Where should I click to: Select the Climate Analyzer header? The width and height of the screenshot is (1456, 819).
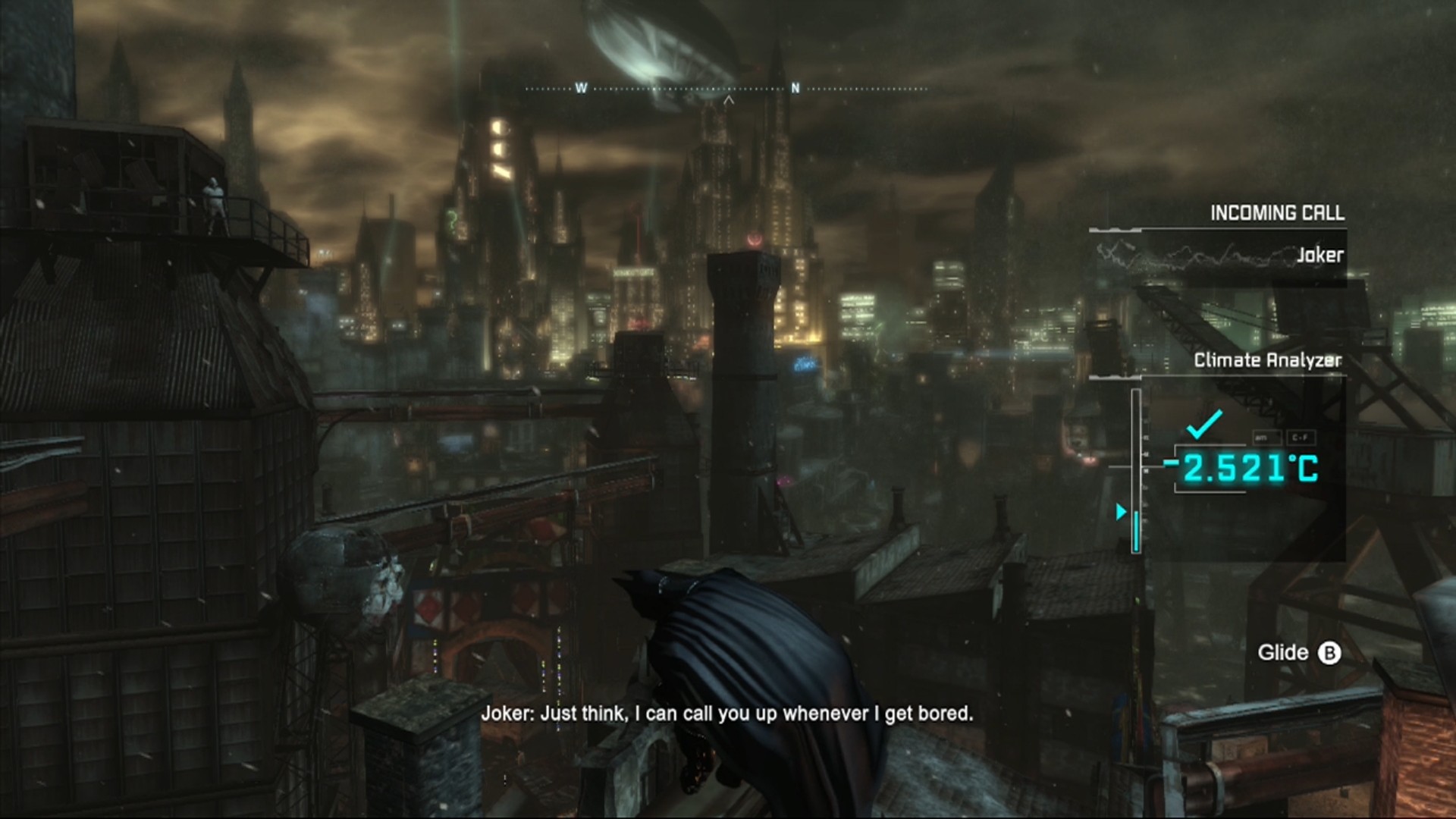[1267, 360]
